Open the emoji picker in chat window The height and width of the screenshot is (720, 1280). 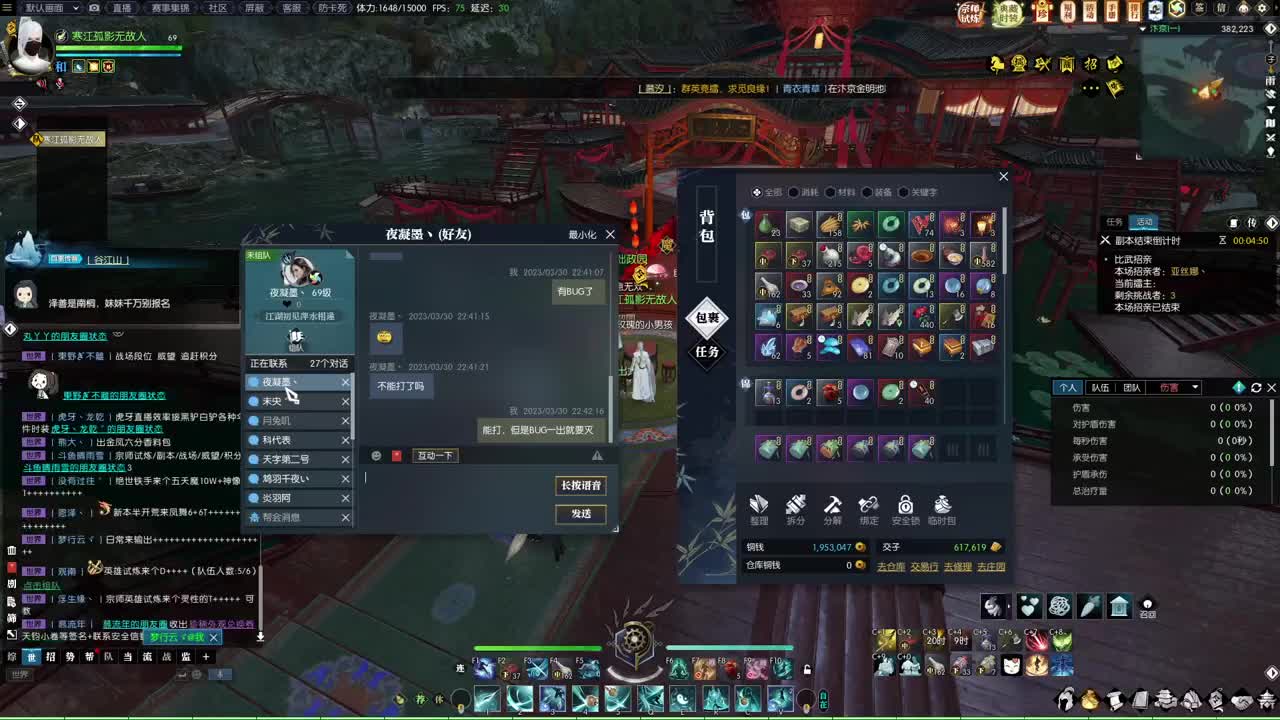pyautogui.click(x=376, y=455)
